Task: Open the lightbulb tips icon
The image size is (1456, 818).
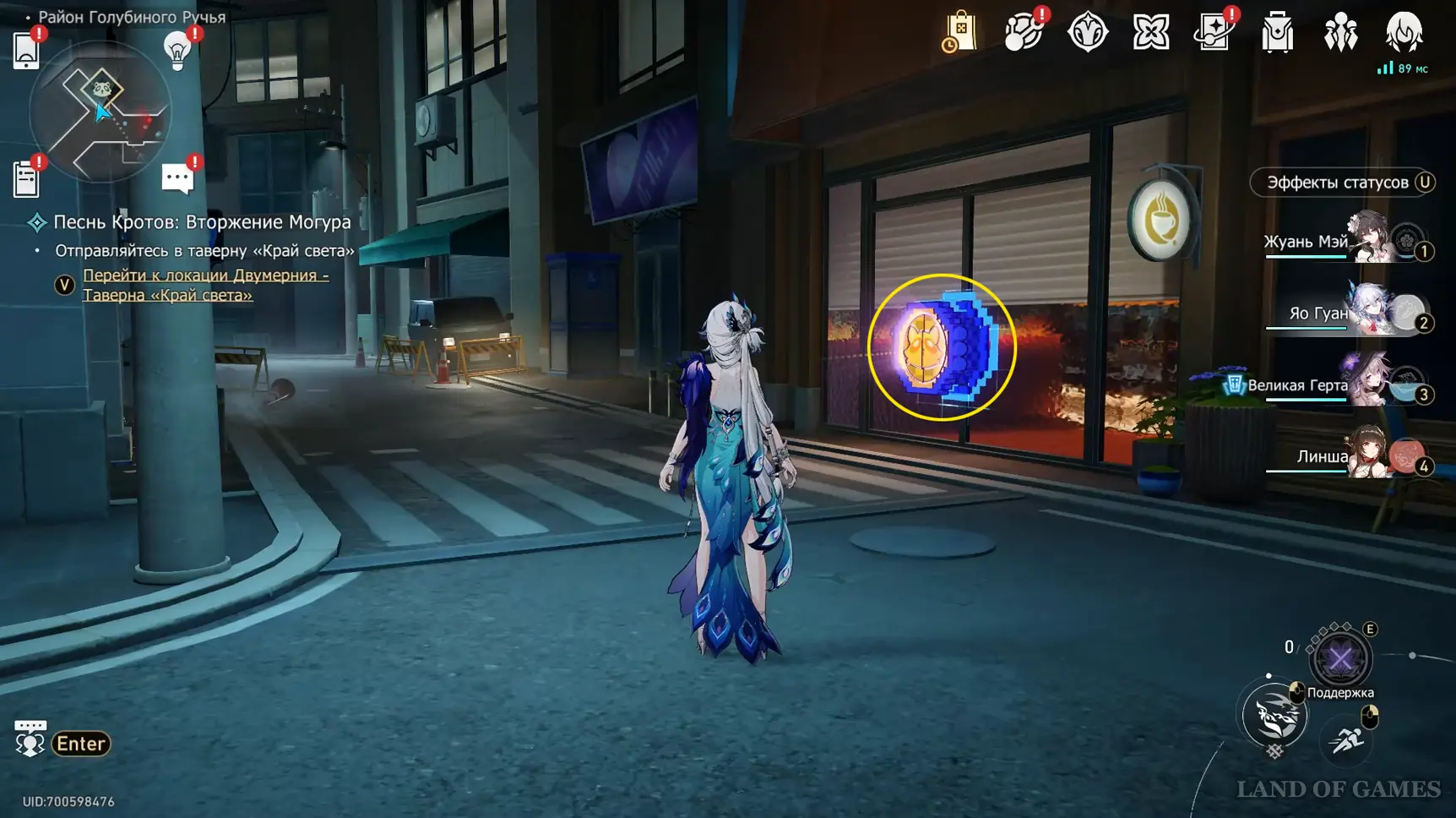Action: pos(177,52)
